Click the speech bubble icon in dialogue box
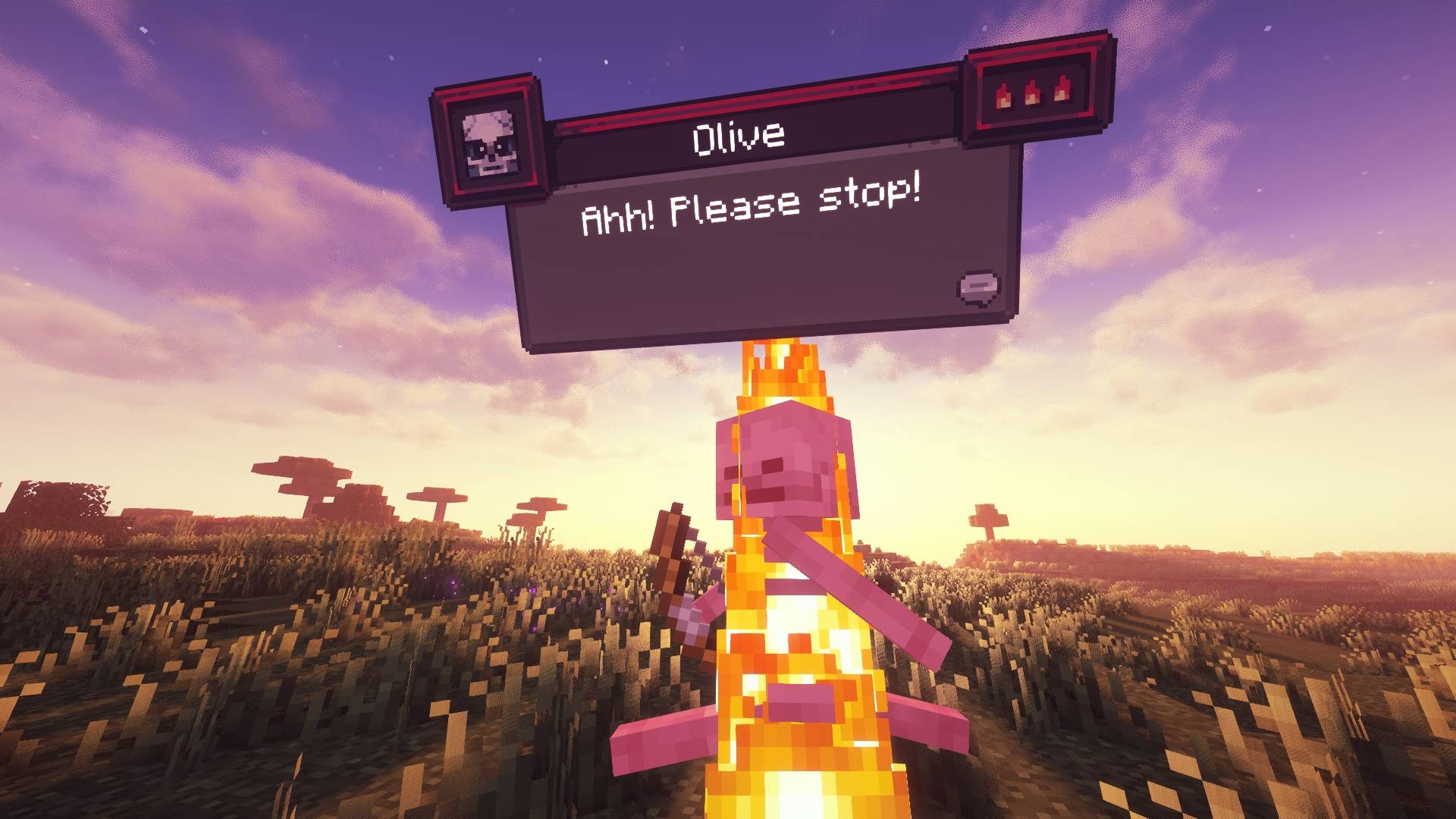The height and width of the screenshot is (819, 1456). point(978,286)
